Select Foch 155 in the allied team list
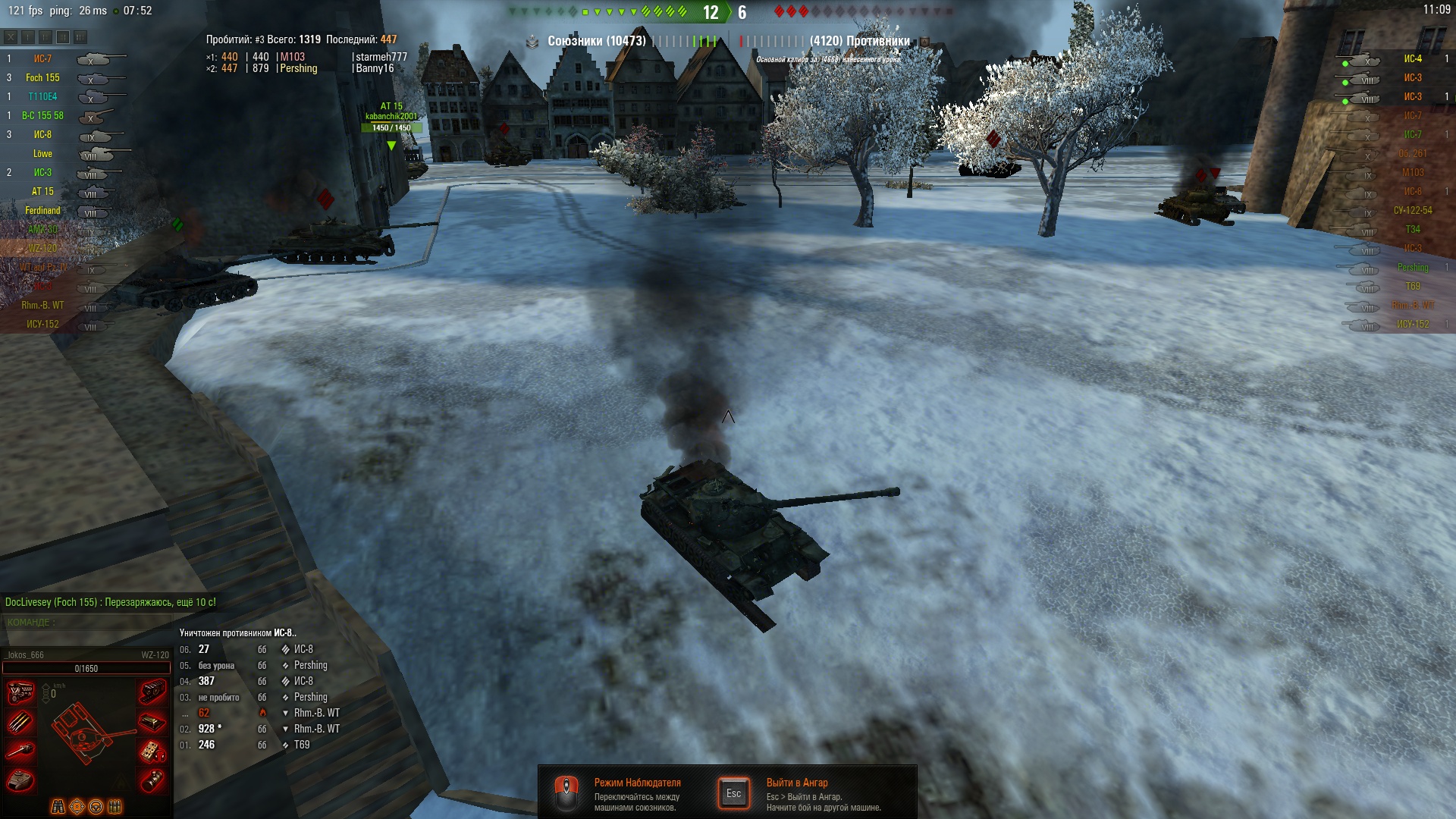Image resolution: width=1456 pixels, height=819 pixels. 42,77
